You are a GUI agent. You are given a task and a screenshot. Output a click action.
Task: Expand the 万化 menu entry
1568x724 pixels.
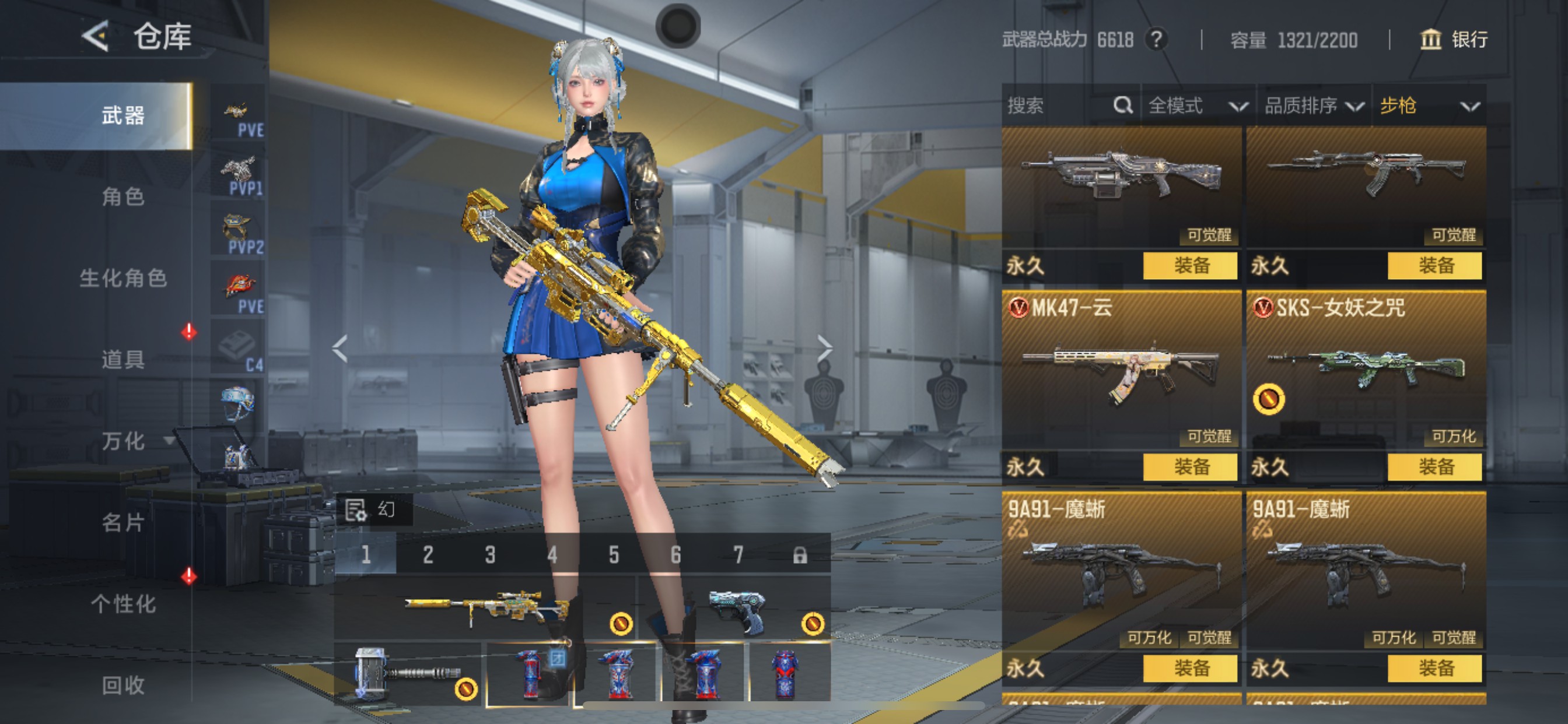(123, 441)
